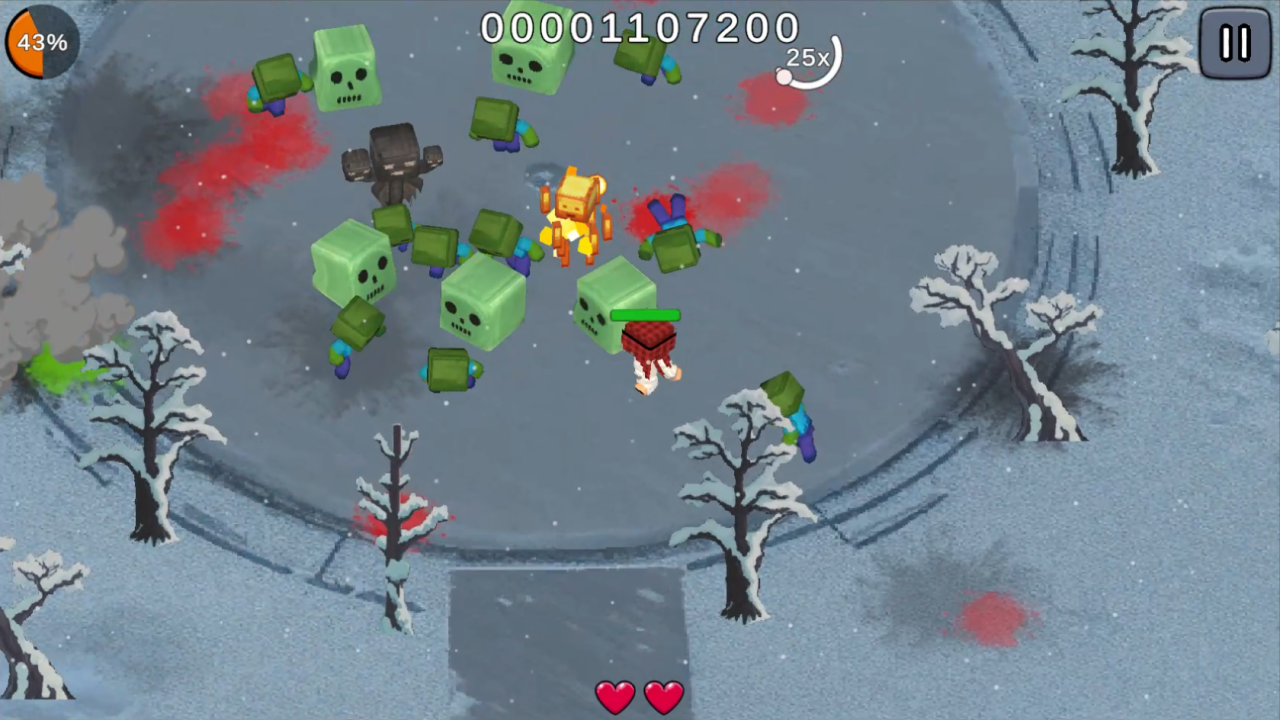Viewport: 1280px width, 720px height.
Task: Click the first heart life icon
Action: point(615,697)
